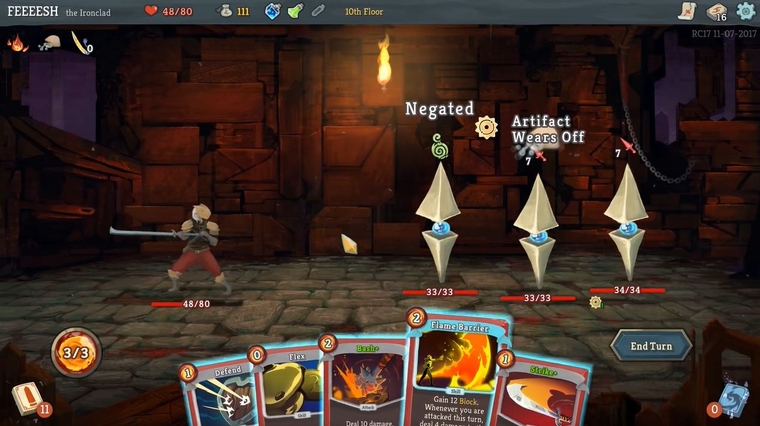Select the Defend card in hand
The image size is (760, 426).
click(x=218, y=393)
